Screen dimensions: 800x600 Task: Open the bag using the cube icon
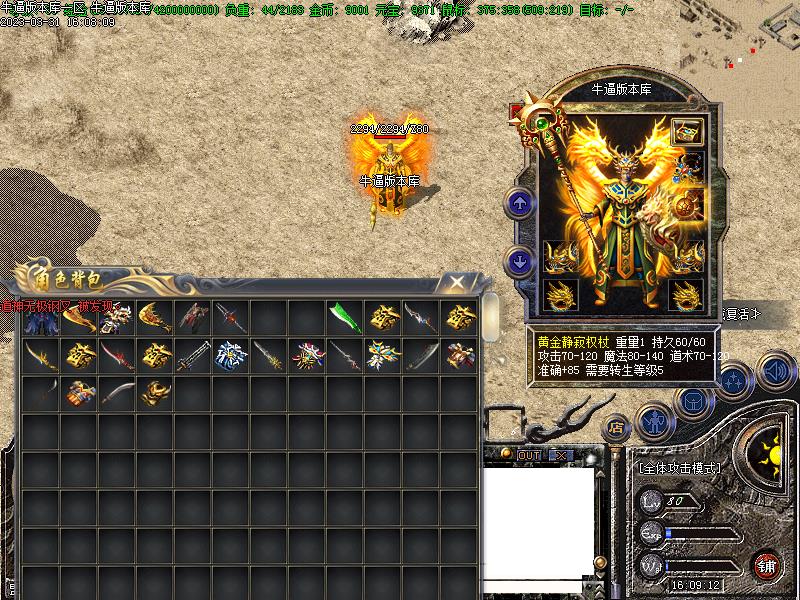point(692,402)
